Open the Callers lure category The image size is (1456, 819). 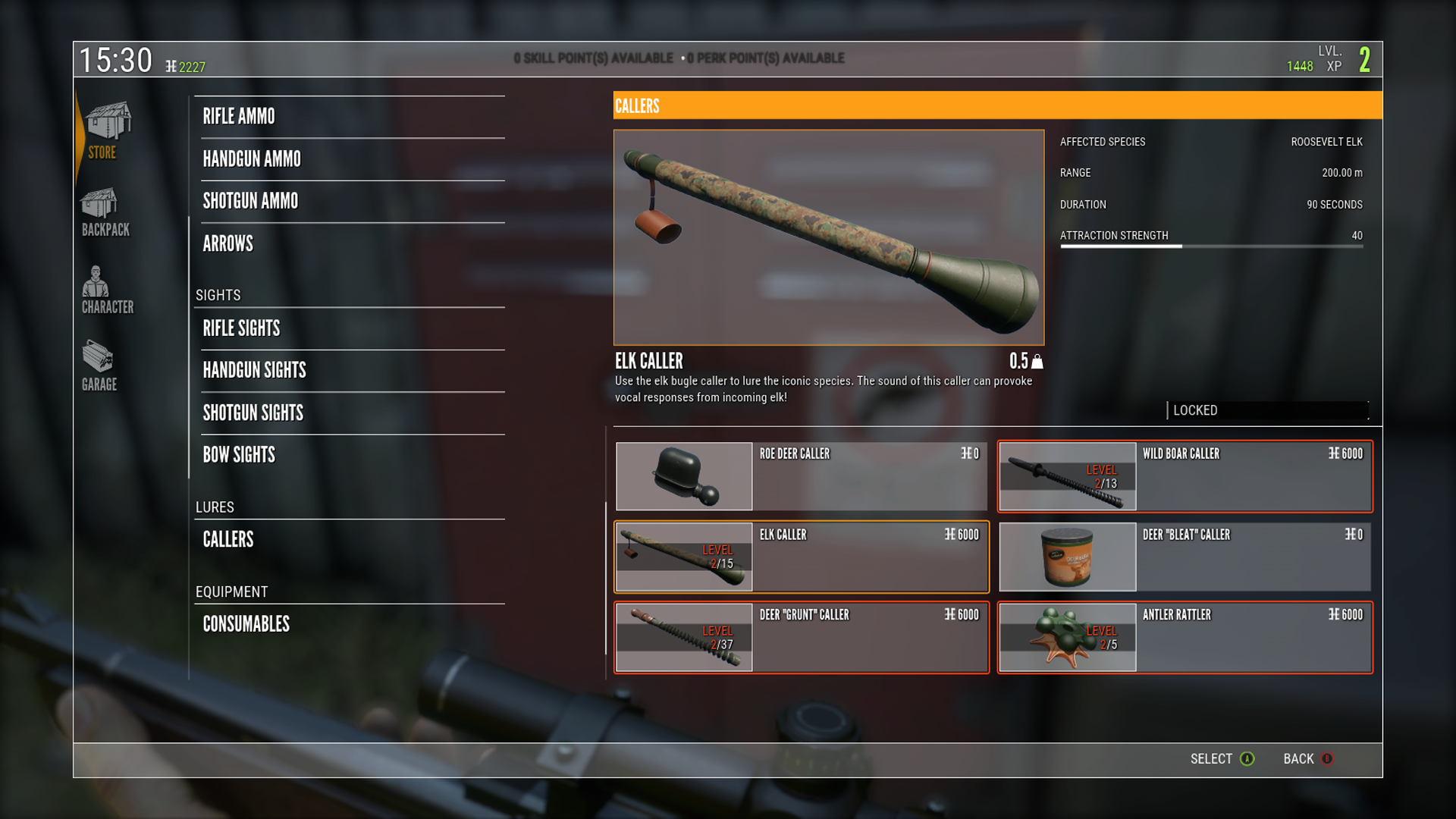[x=227, y=539]
